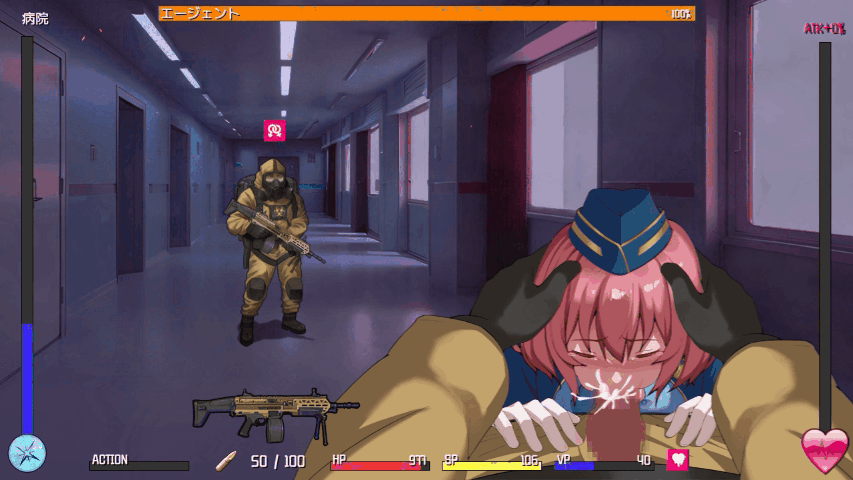Click the blue compass star icon
This screenshot has height=480, width=853.
pyautogui.click(x=27, y=452)
